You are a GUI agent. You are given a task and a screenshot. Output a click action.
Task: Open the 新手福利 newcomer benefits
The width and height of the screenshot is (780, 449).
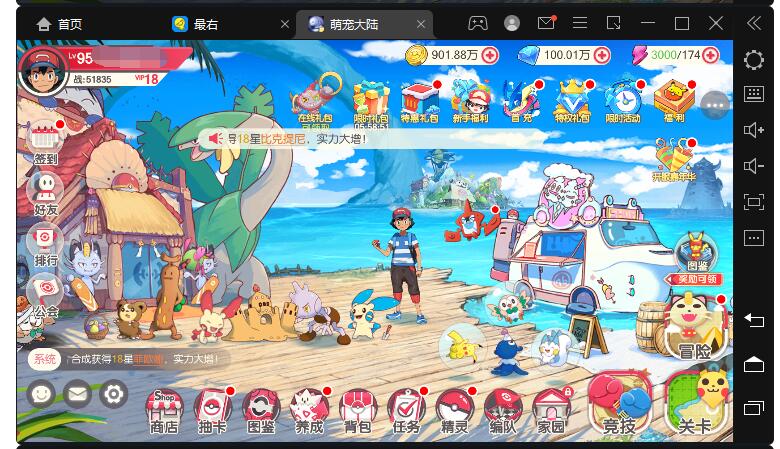[x=470, y=100]
